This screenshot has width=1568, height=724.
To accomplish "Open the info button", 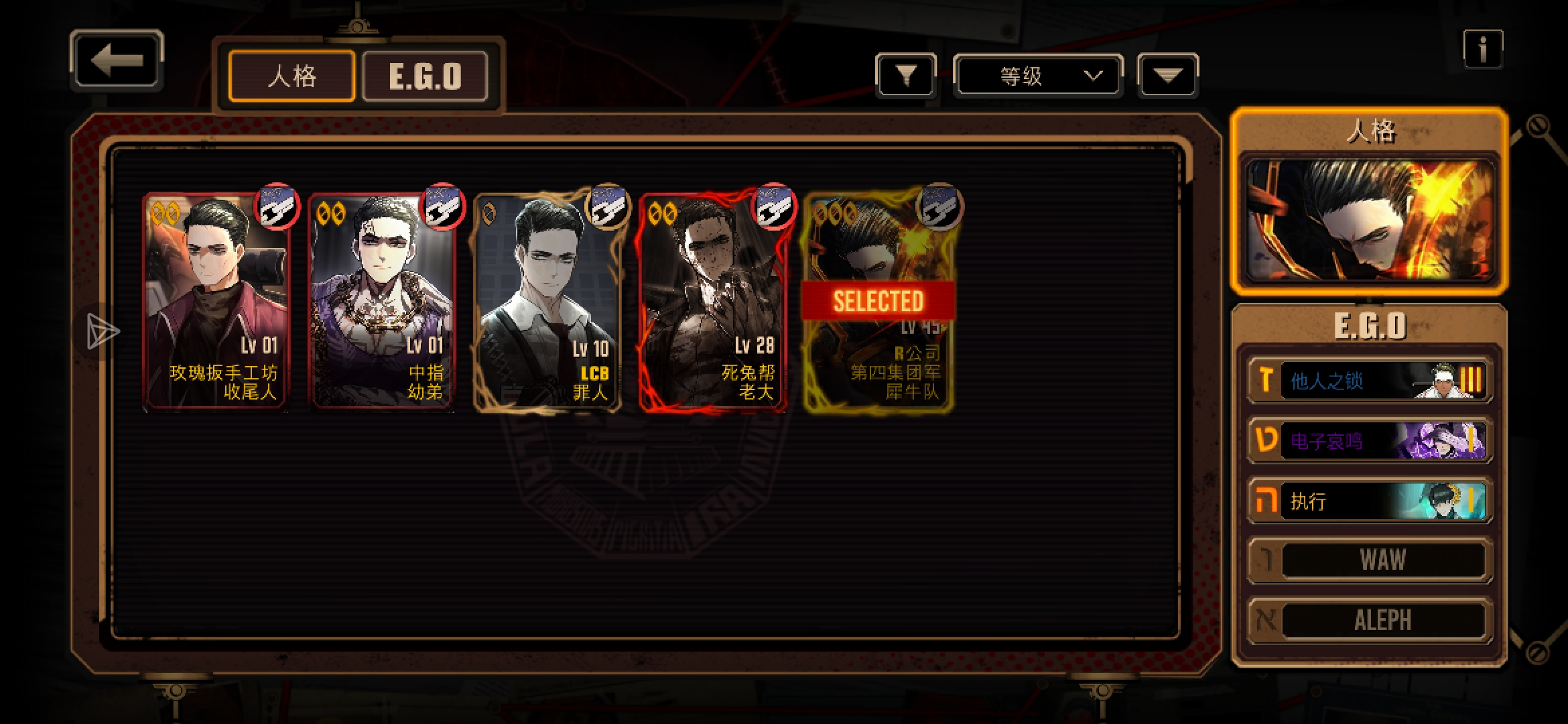I will coord(1482,49).
